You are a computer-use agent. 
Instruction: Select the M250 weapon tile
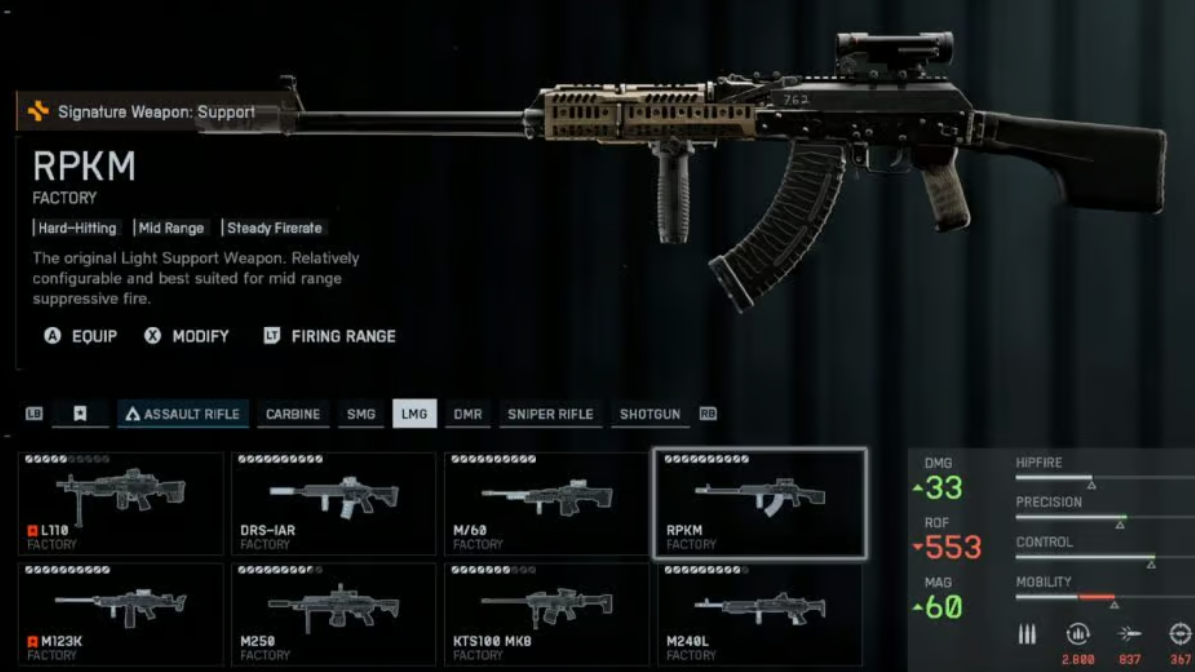coord(334,614)
